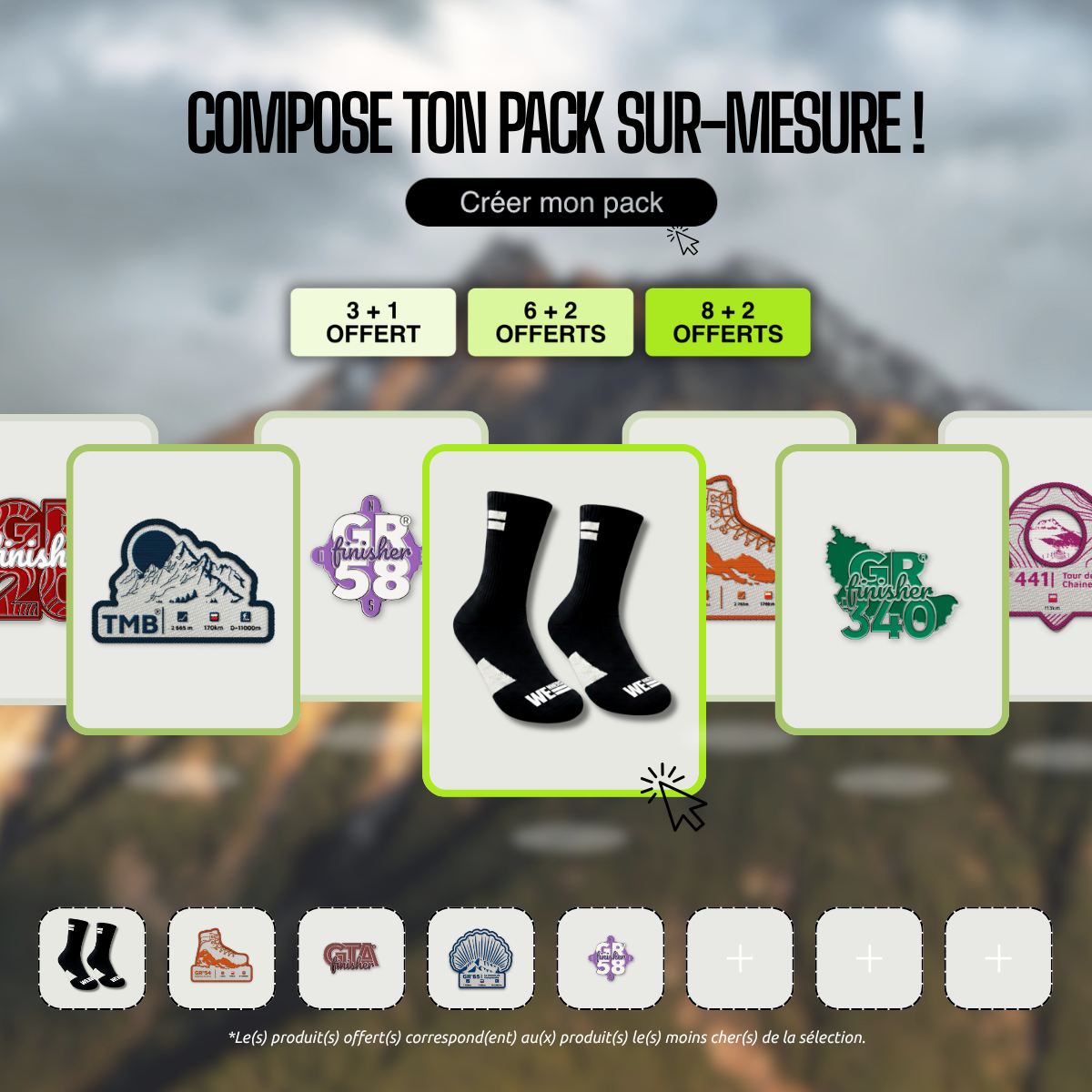Select the pink Tour de Chaîne patch card
Image resolution: width=1092 pixels, height=1092 pixels.
(1051, 555)
